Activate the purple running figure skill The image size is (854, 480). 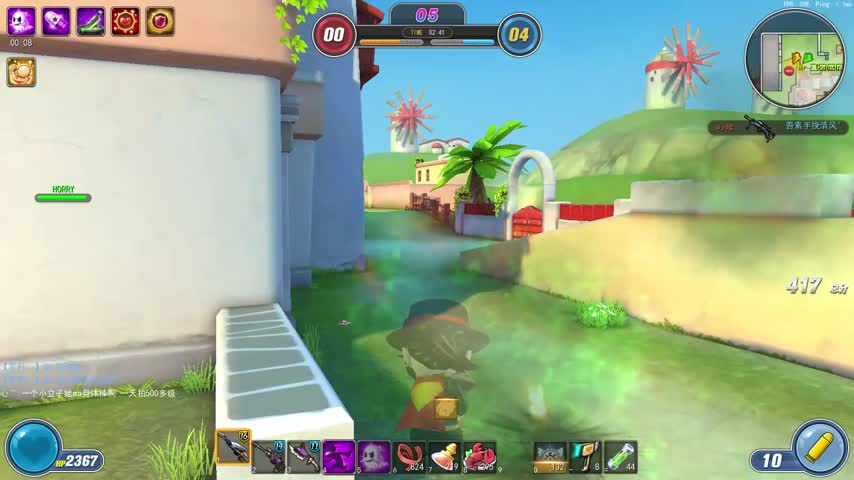tap(338, 456)
